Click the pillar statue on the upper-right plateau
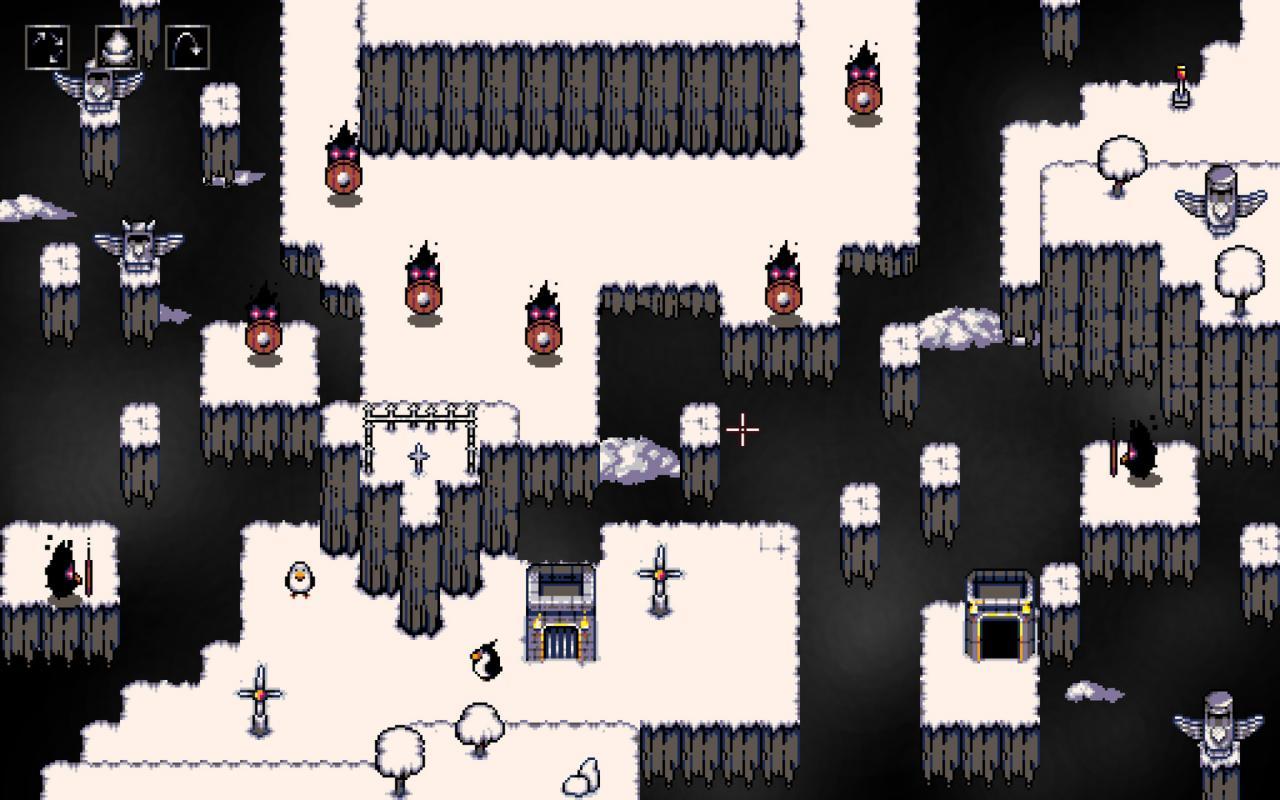This screenshot has width=1280, height=800. click(1222, 195)
